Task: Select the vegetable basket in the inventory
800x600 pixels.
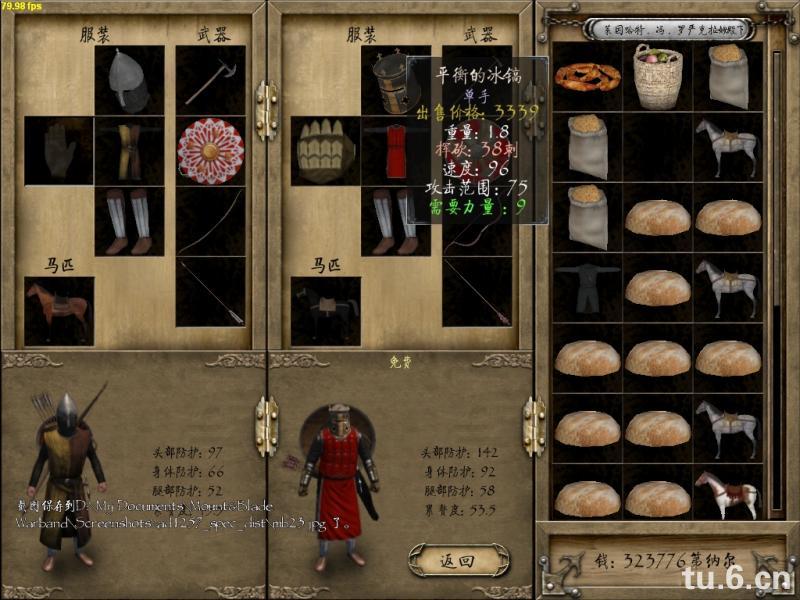Action: click(x=657, y=77)
